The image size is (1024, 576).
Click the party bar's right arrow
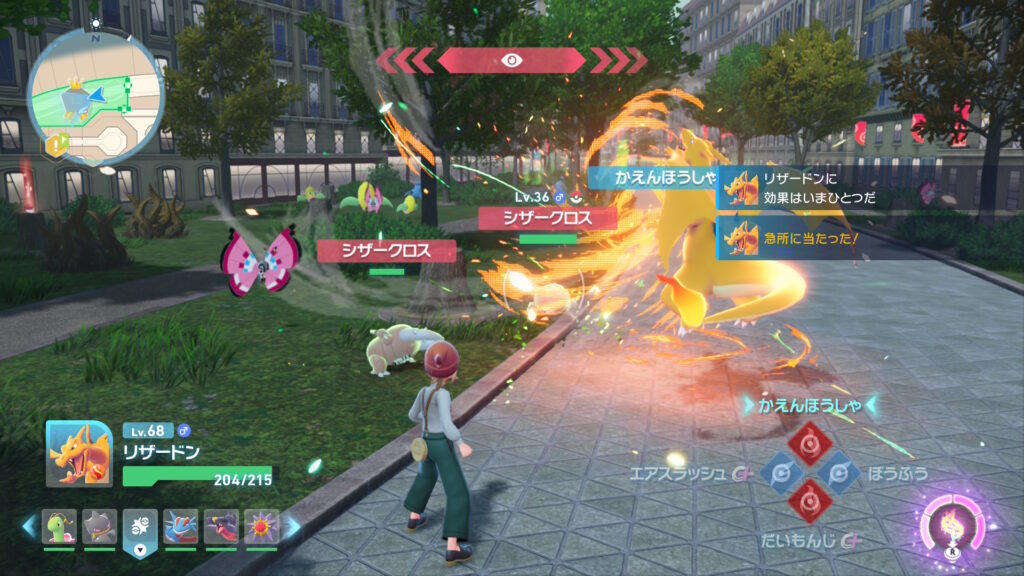[293, 526]
